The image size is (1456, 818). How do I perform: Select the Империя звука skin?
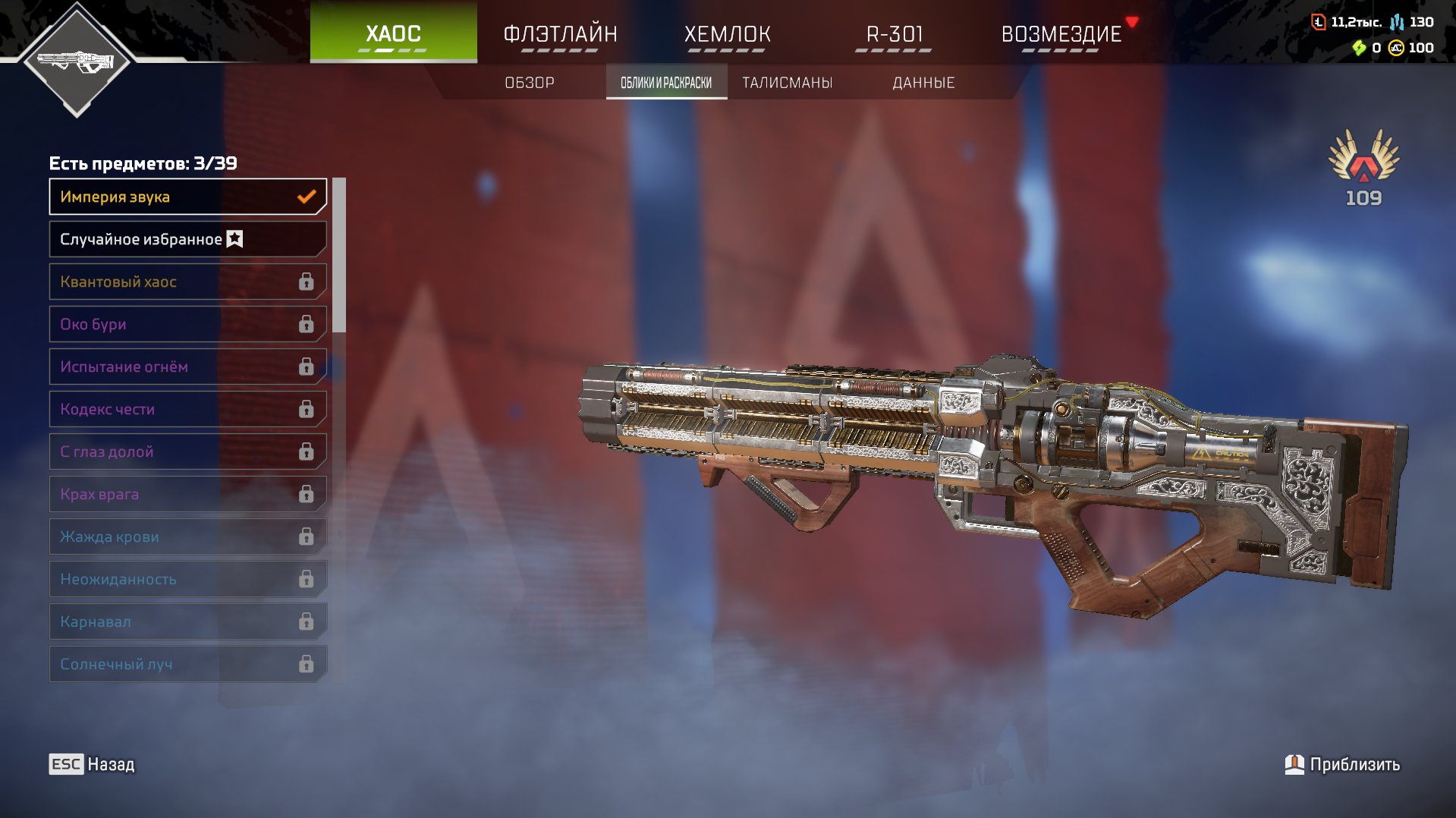click(187, 197)
